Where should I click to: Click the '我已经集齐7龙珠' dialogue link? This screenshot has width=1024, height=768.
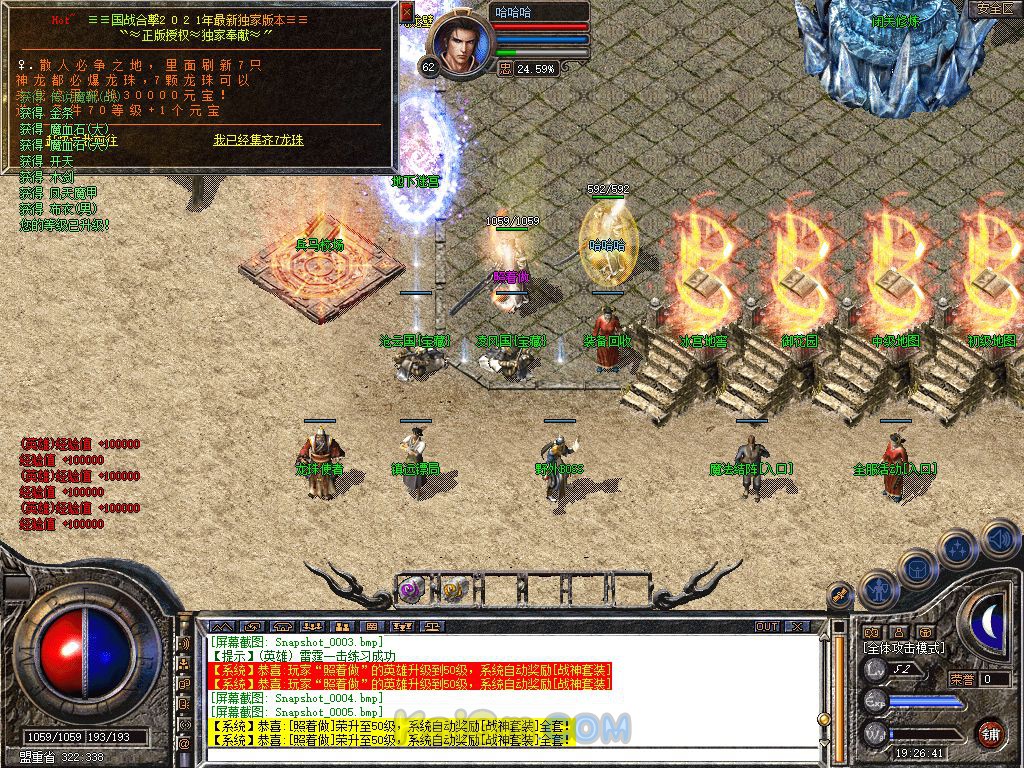(258, 140)
